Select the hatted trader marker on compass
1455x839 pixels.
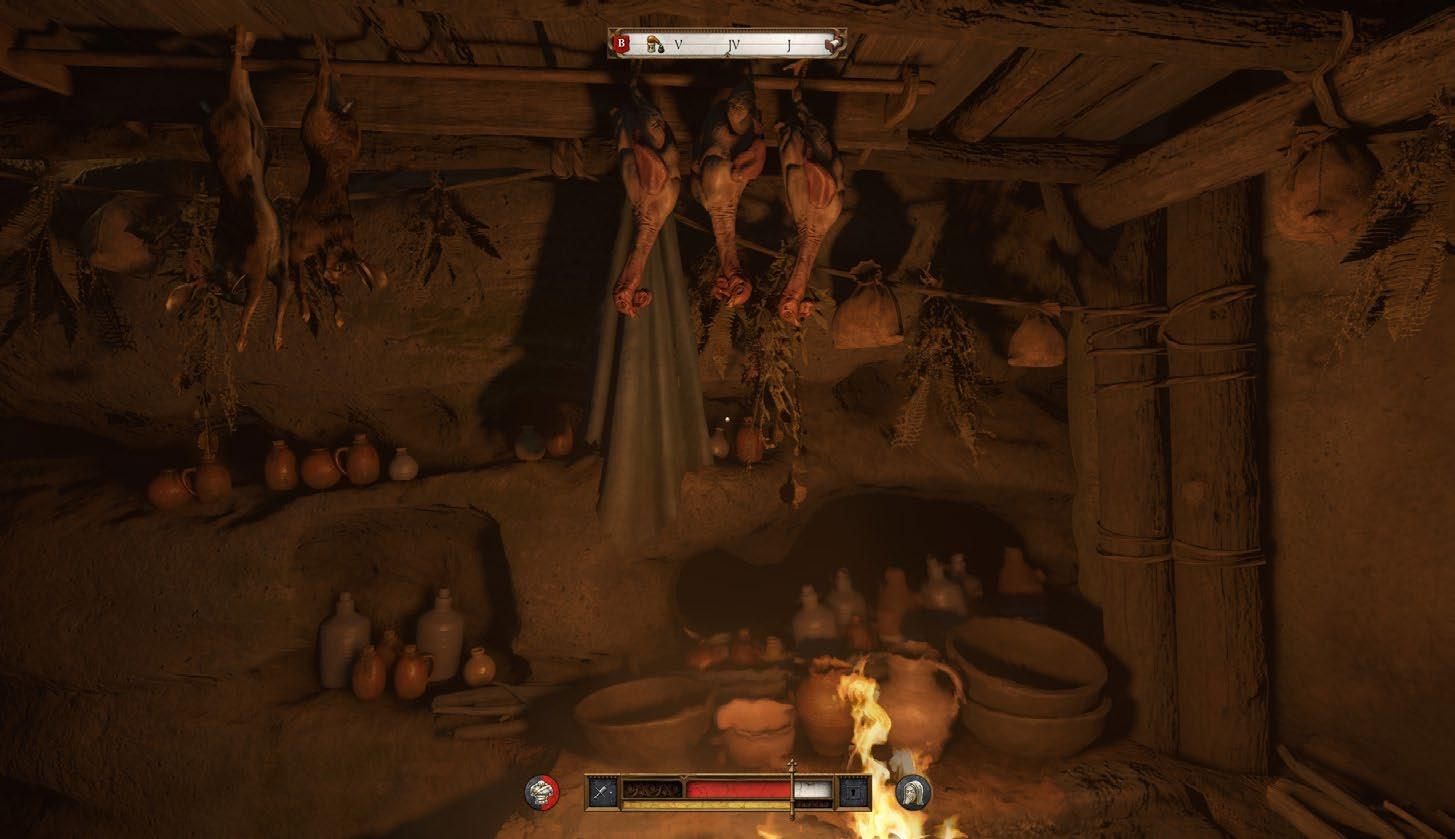coord(653,44)
